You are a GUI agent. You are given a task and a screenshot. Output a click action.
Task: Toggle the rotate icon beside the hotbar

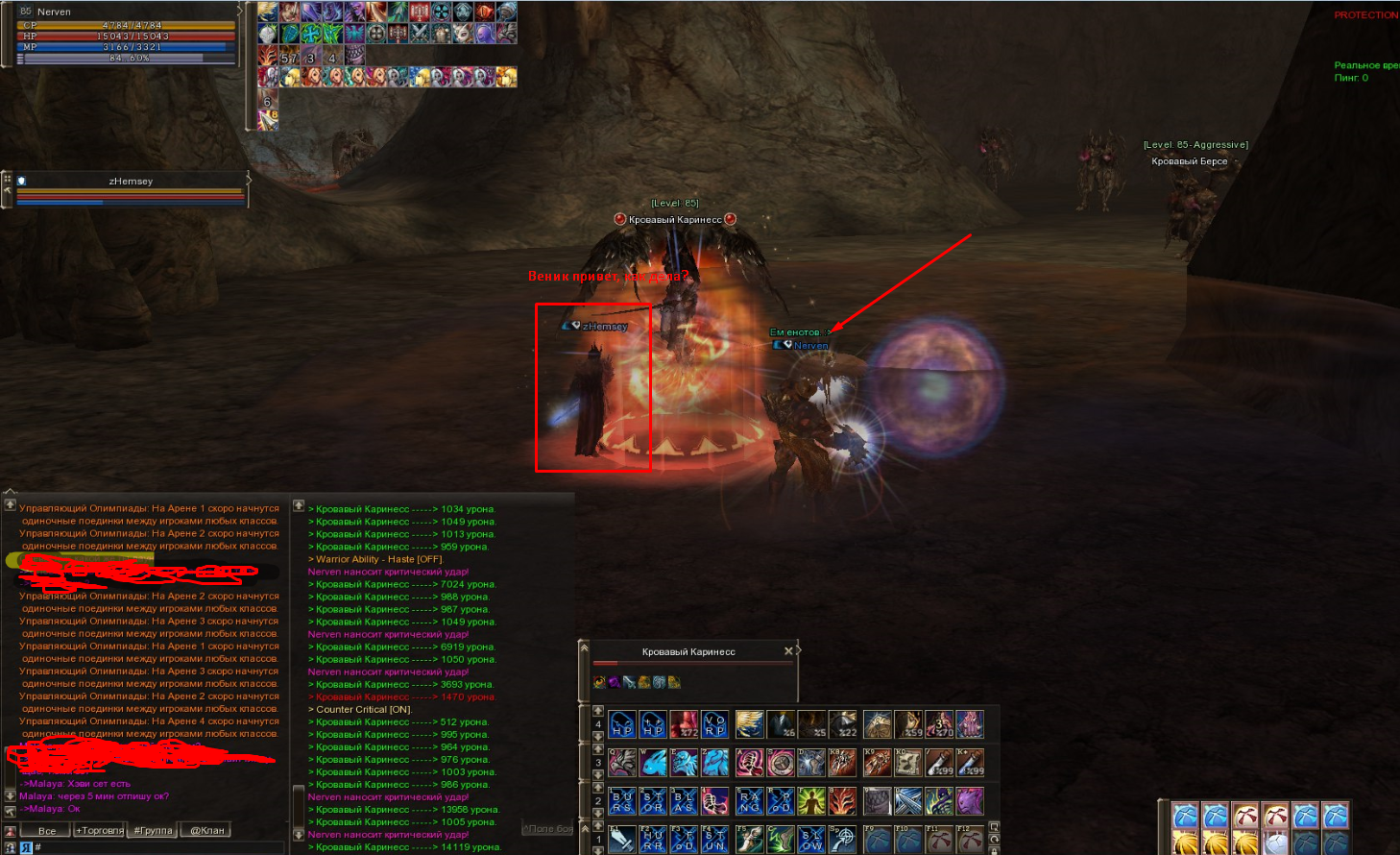(993, 839)
